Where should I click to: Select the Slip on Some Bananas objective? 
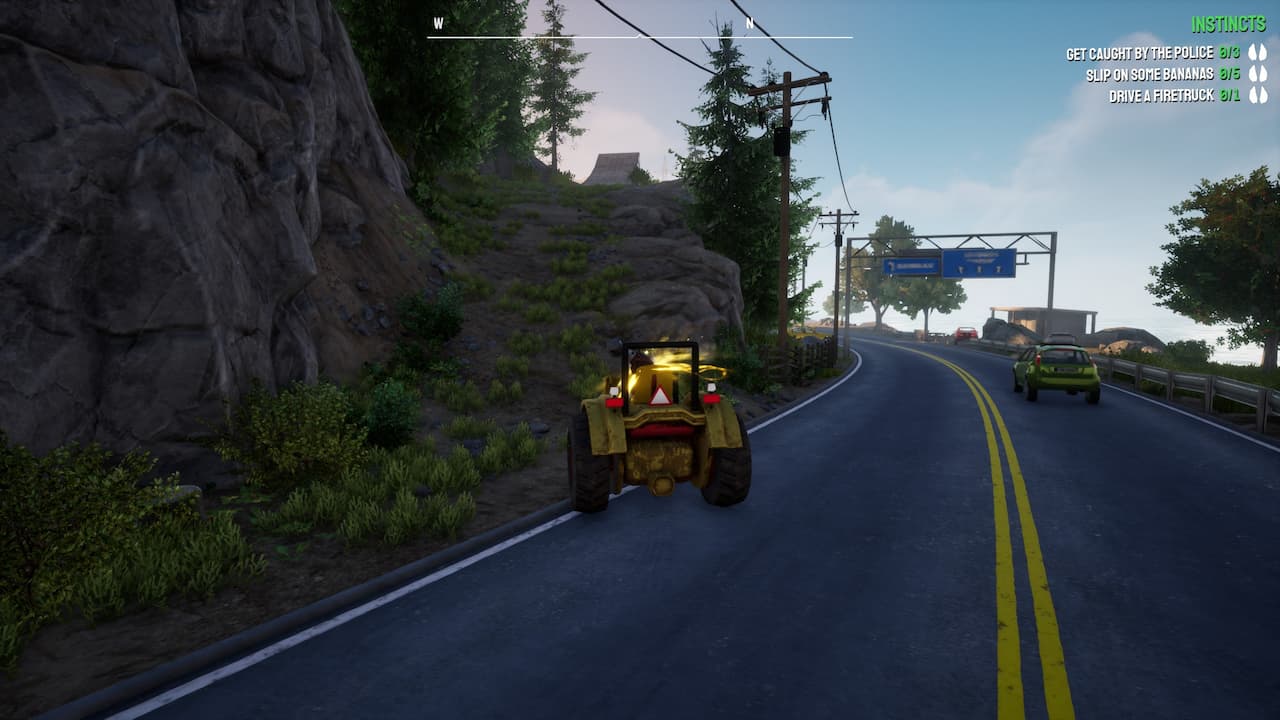(x=1149, y=73)
